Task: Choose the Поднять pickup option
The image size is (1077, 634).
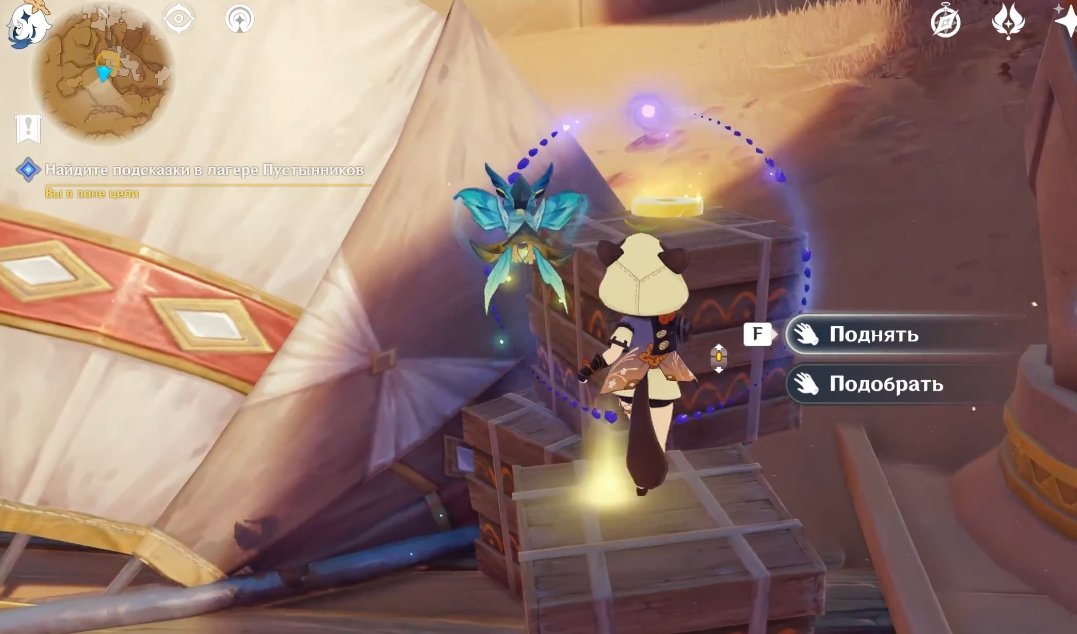Action: [873, 334]
